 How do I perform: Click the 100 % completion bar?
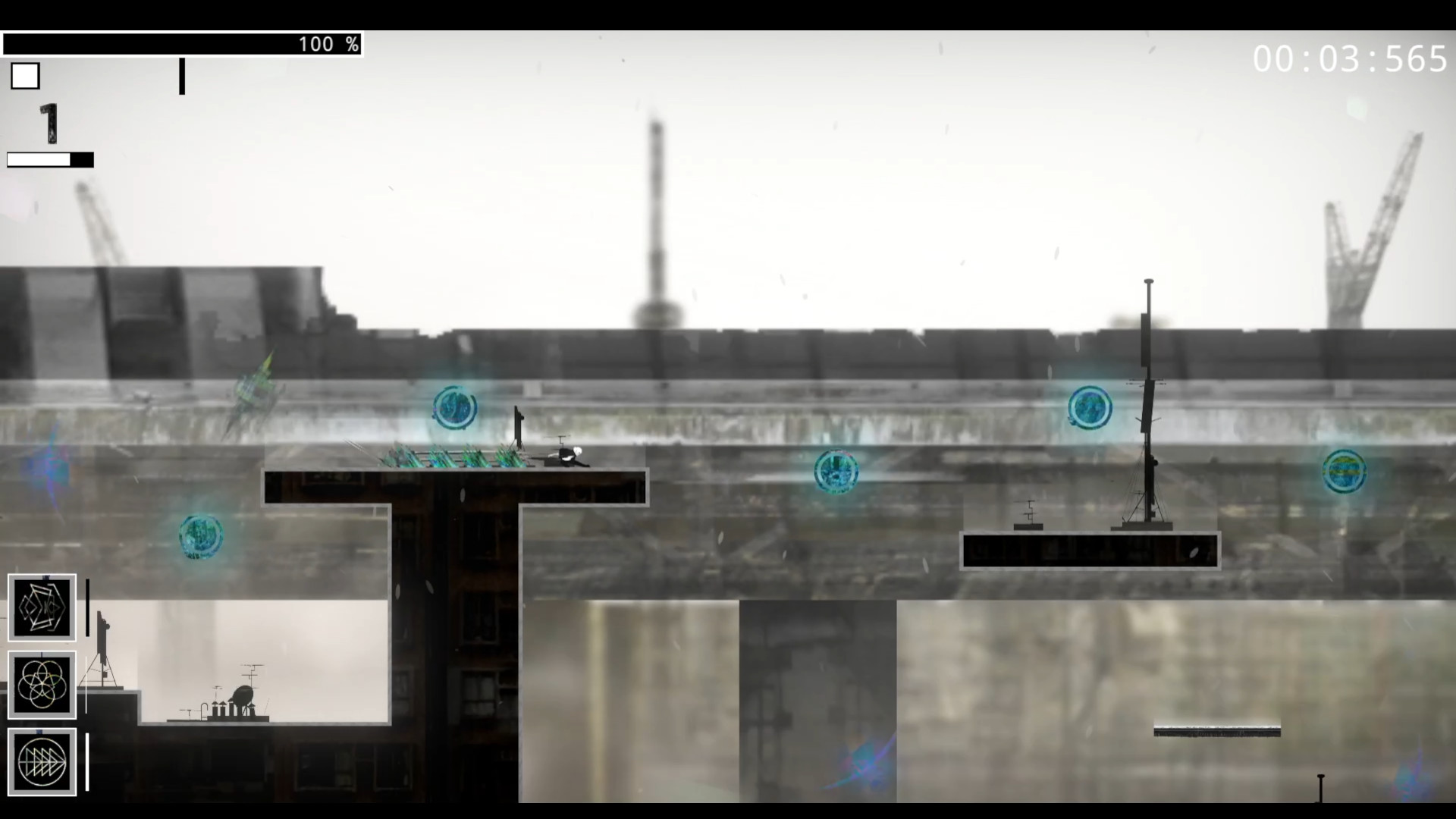click(x=182, y=44)
